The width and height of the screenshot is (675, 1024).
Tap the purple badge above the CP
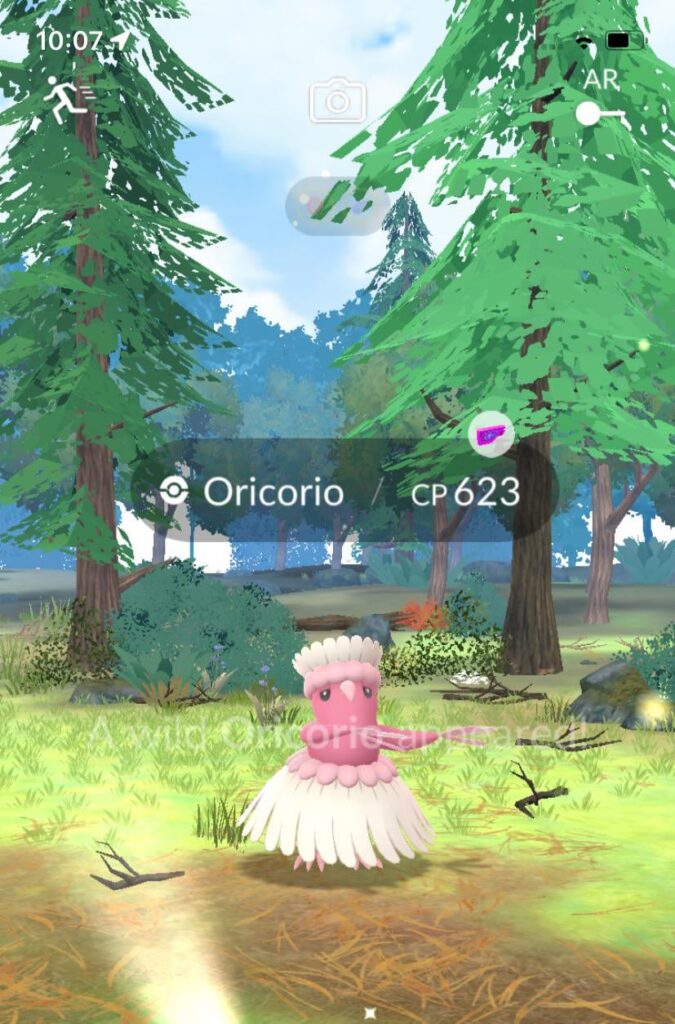tap(492, 436)
